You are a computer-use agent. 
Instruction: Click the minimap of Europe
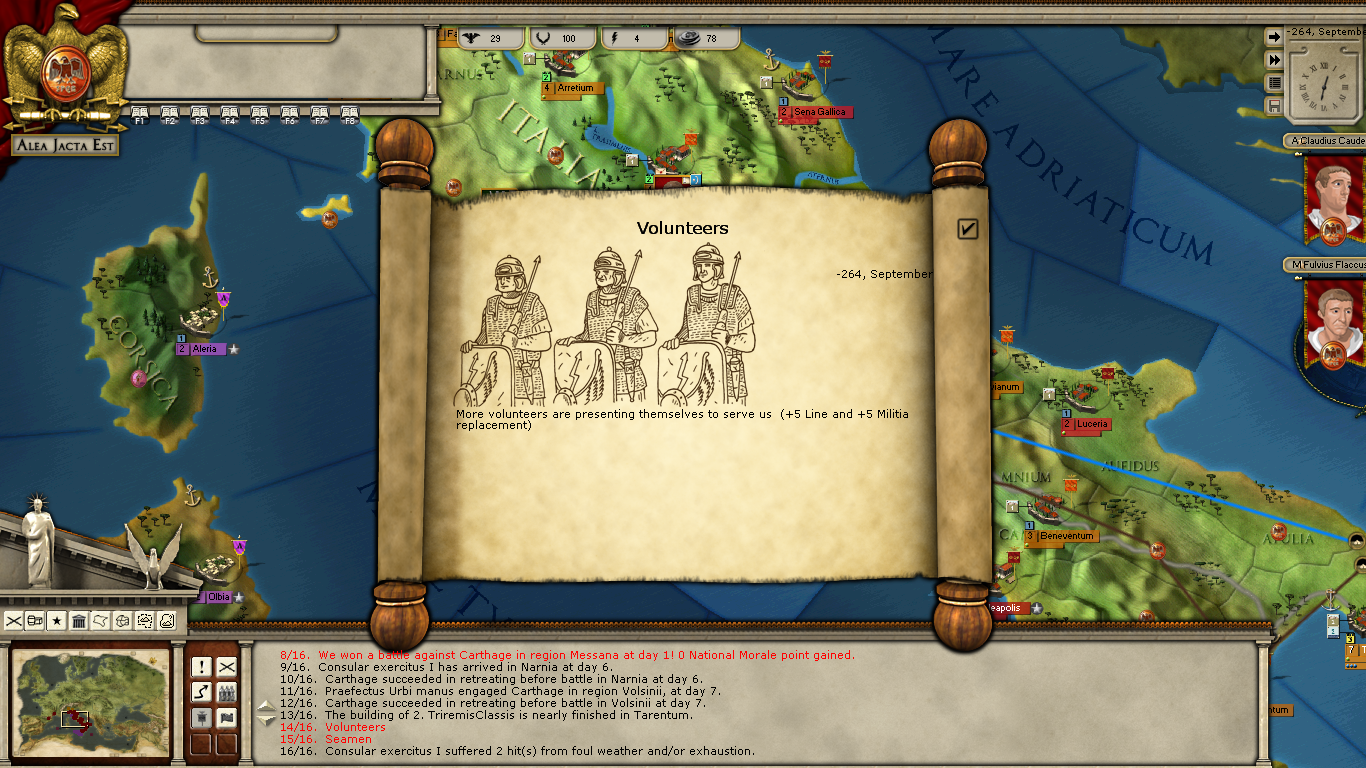(x=90, y=700)
